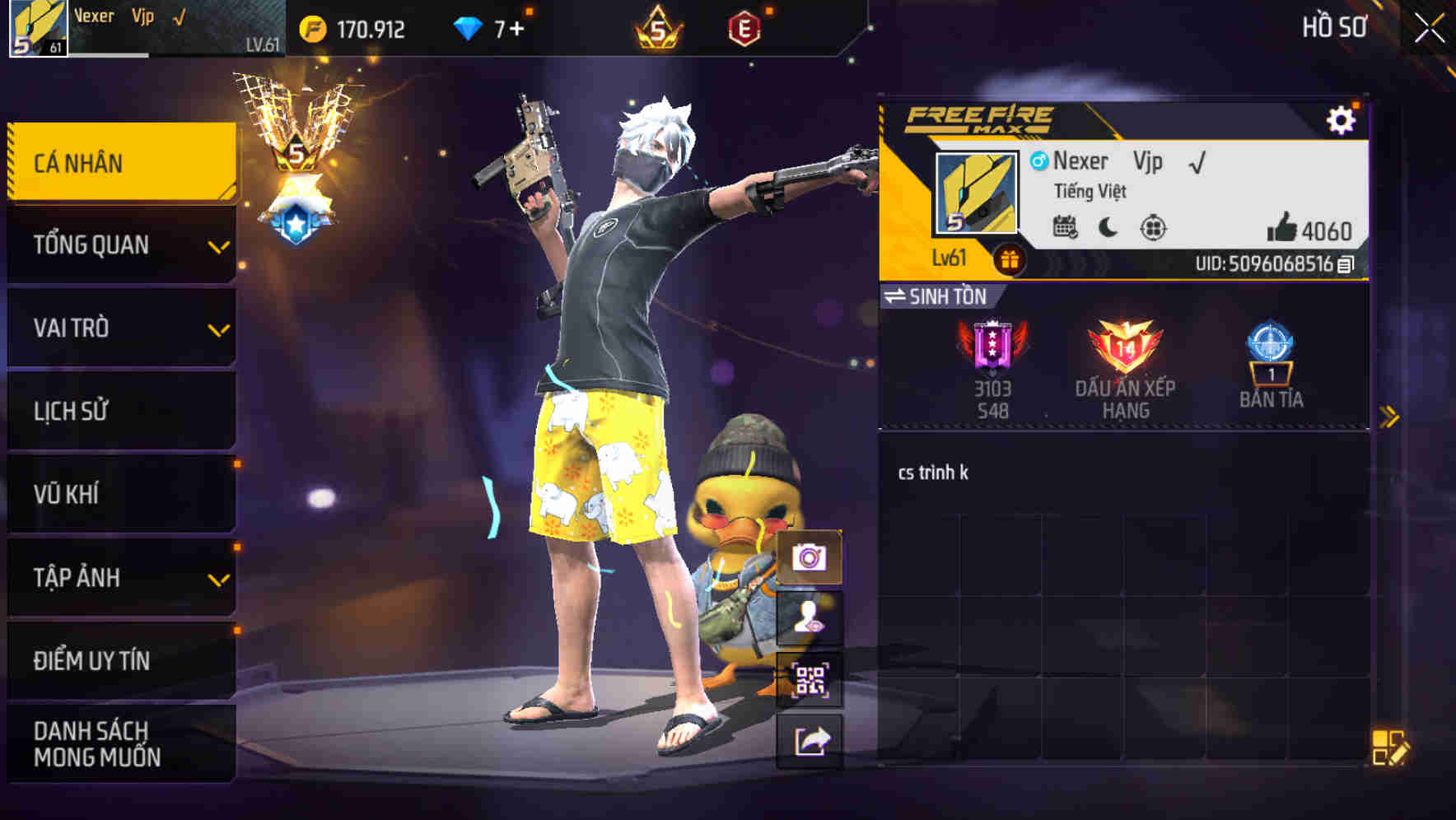Viewport: 1456px width, 820px height.
Task: Open the QR code scanner icon
Action: pyautogui.click(x=809, y=677)
